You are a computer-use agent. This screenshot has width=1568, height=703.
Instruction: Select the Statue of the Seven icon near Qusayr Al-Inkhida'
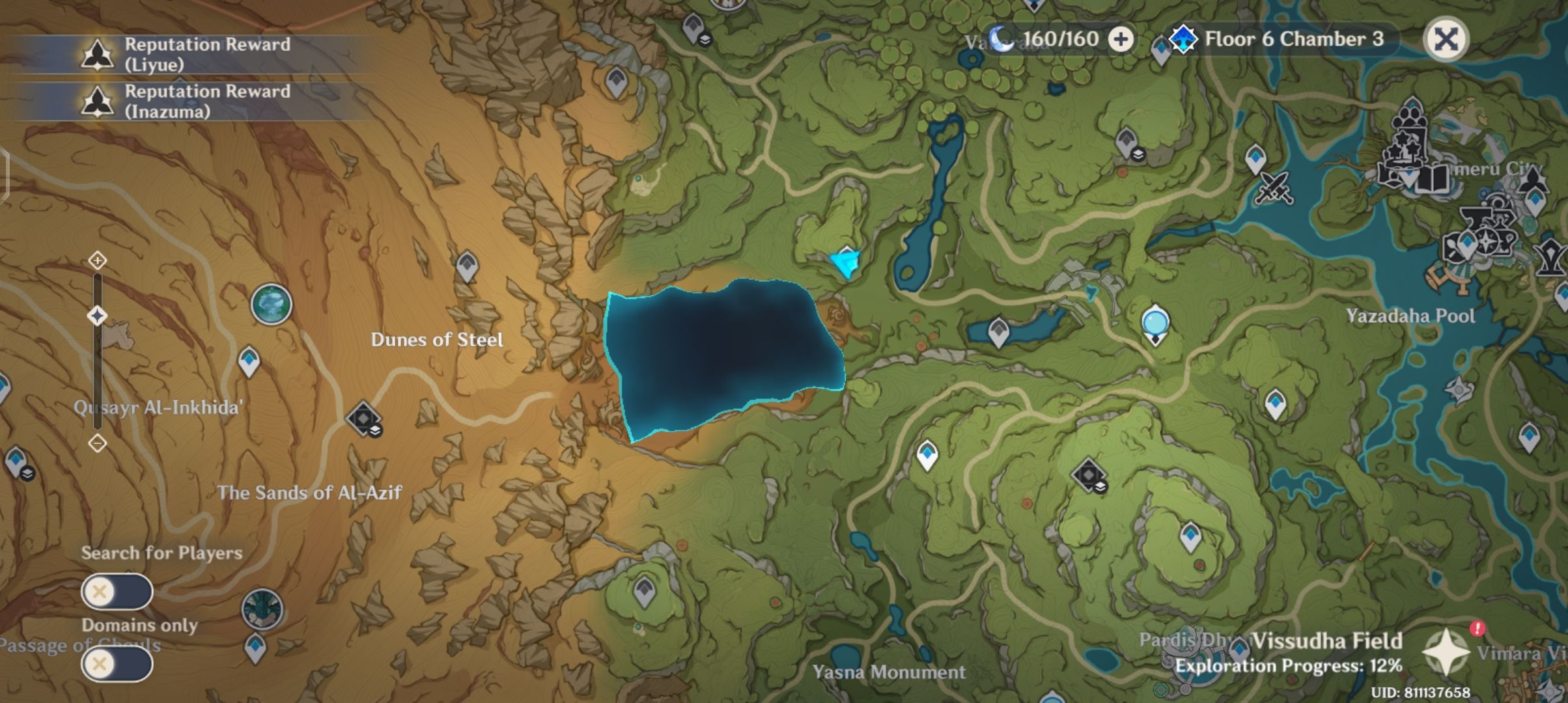tap(272, 303)
